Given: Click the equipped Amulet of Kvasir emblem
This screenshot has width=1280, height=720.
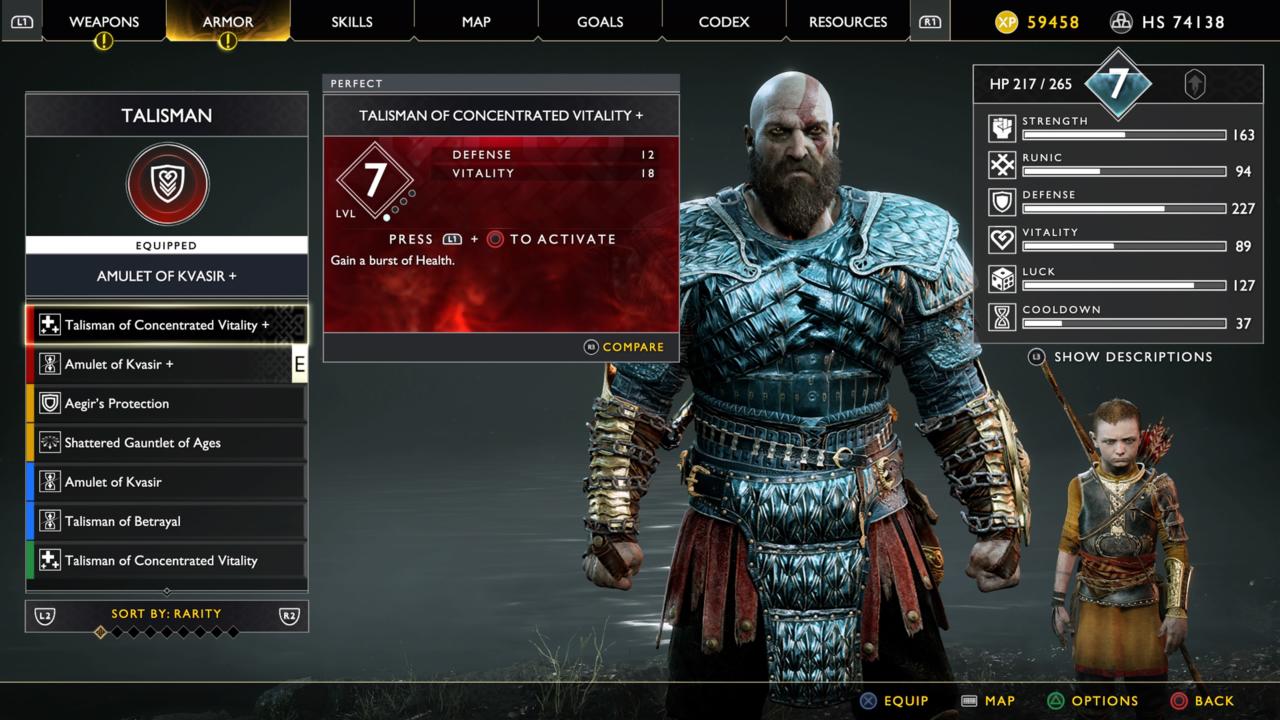Looking at the screenshot, I should point(166,184).
